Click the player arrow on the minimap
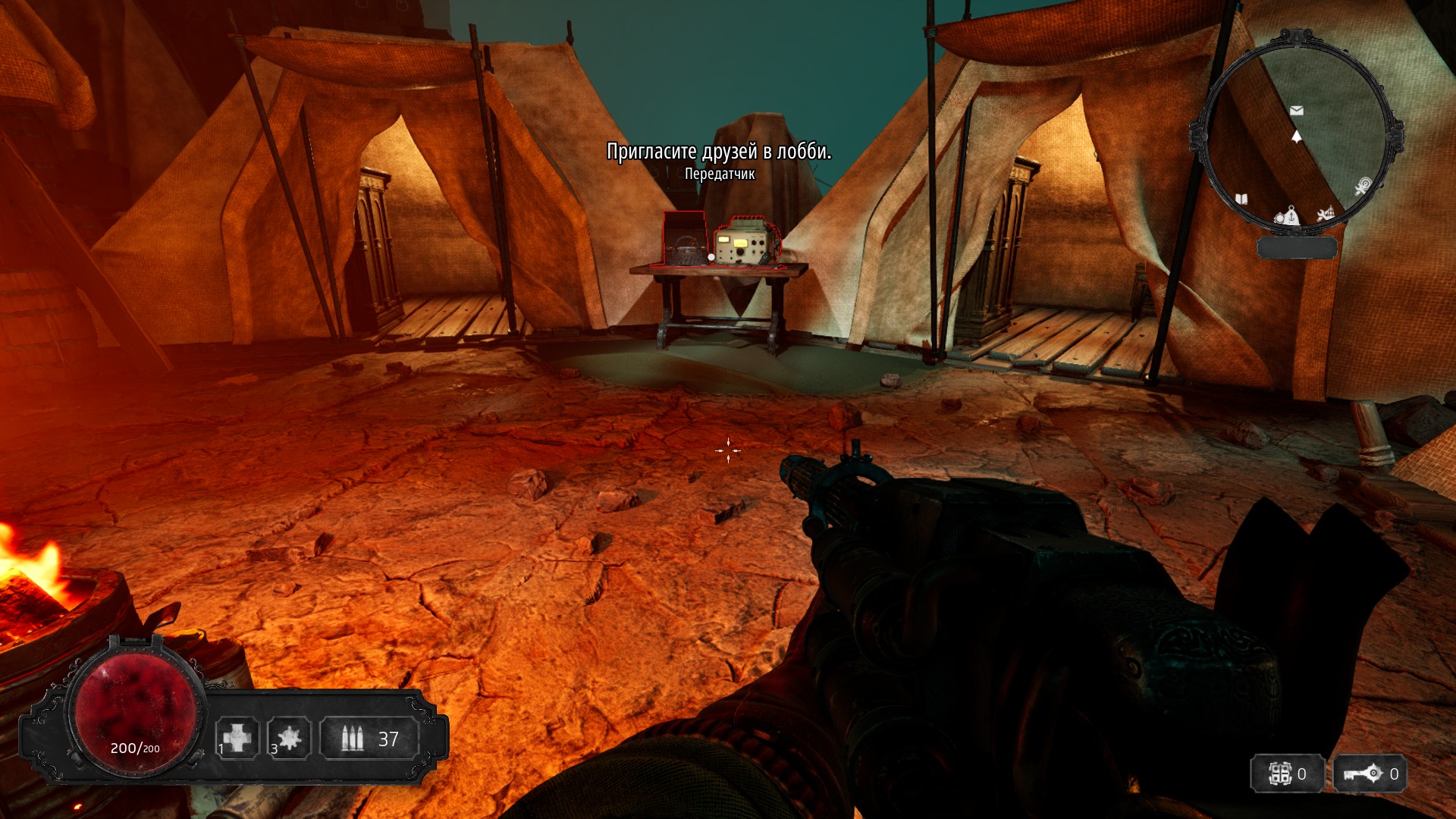The image size is (1456, 819). point(1297,136)
